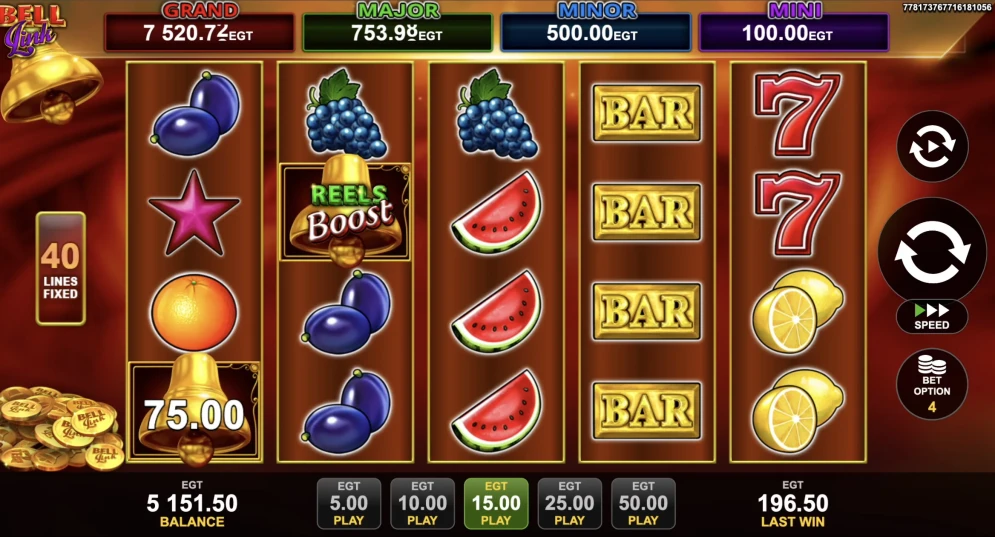This screenshot has height=537, width=995.
Task: Click the 40 LINES FIXED panel
Action: coord(61,268)
